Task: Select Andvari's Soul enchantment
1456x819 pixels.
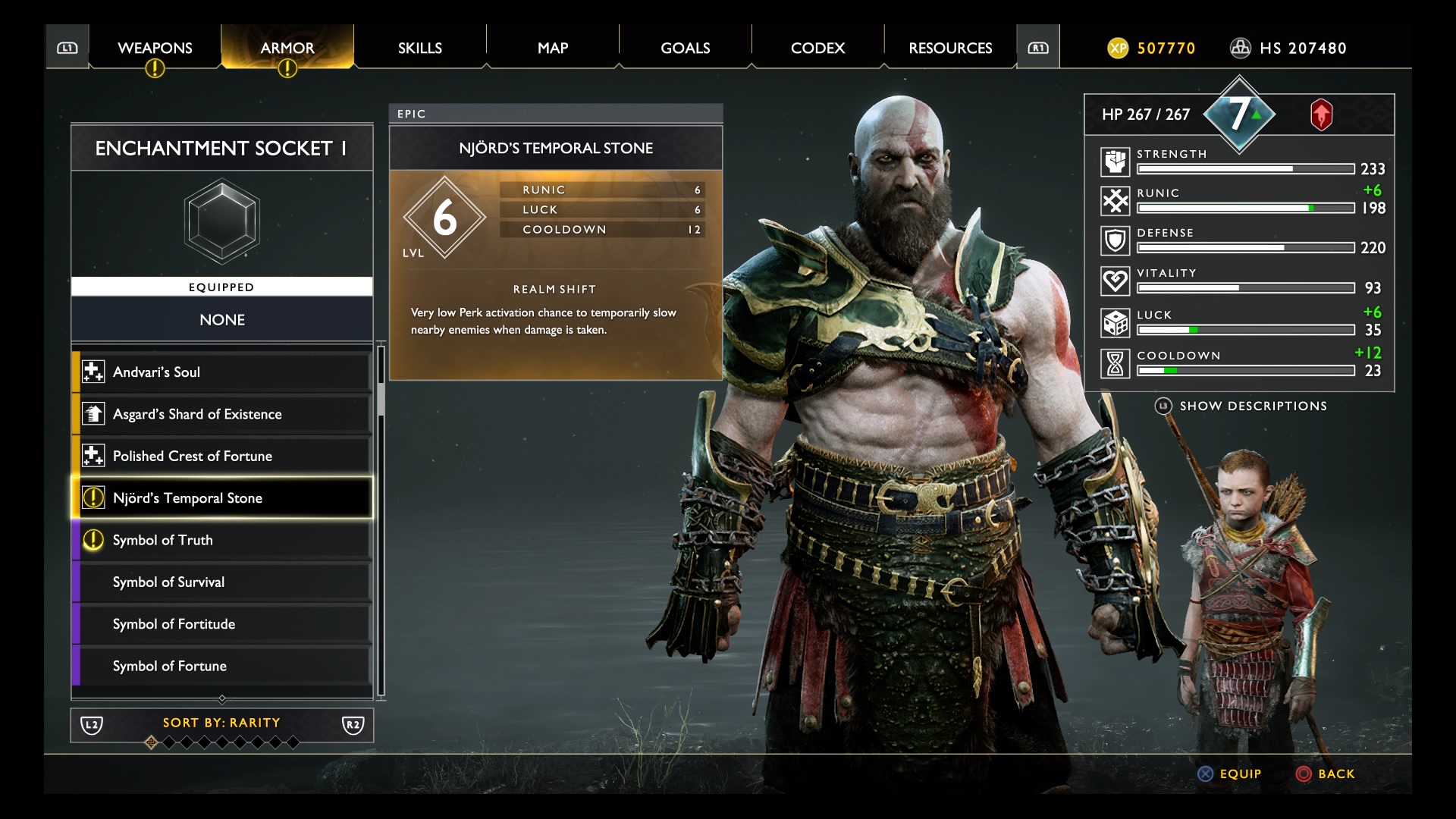Action: click(222, 372)
